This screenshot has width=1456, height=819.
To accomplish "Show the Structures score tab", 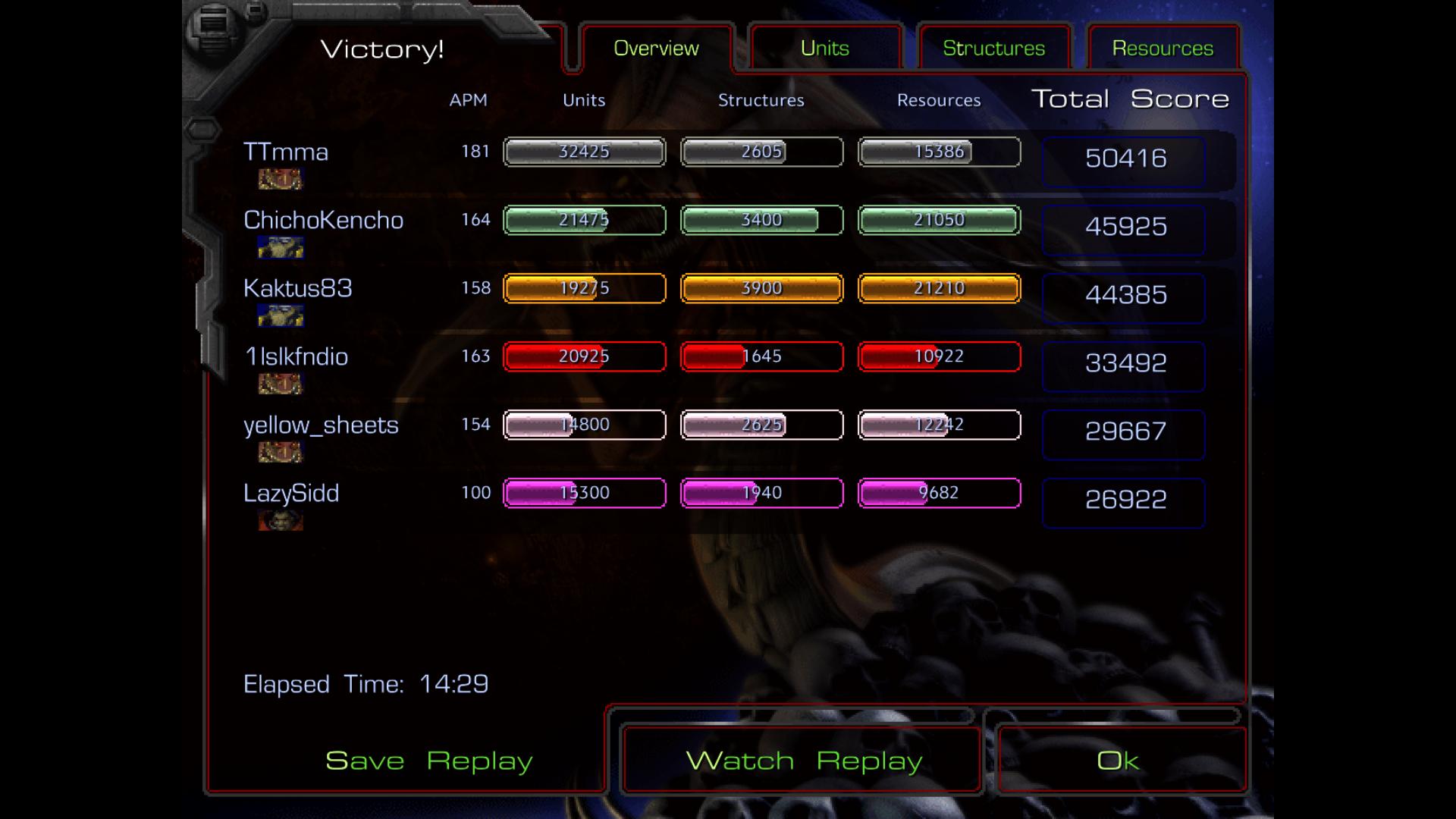I will pos(993,49).
